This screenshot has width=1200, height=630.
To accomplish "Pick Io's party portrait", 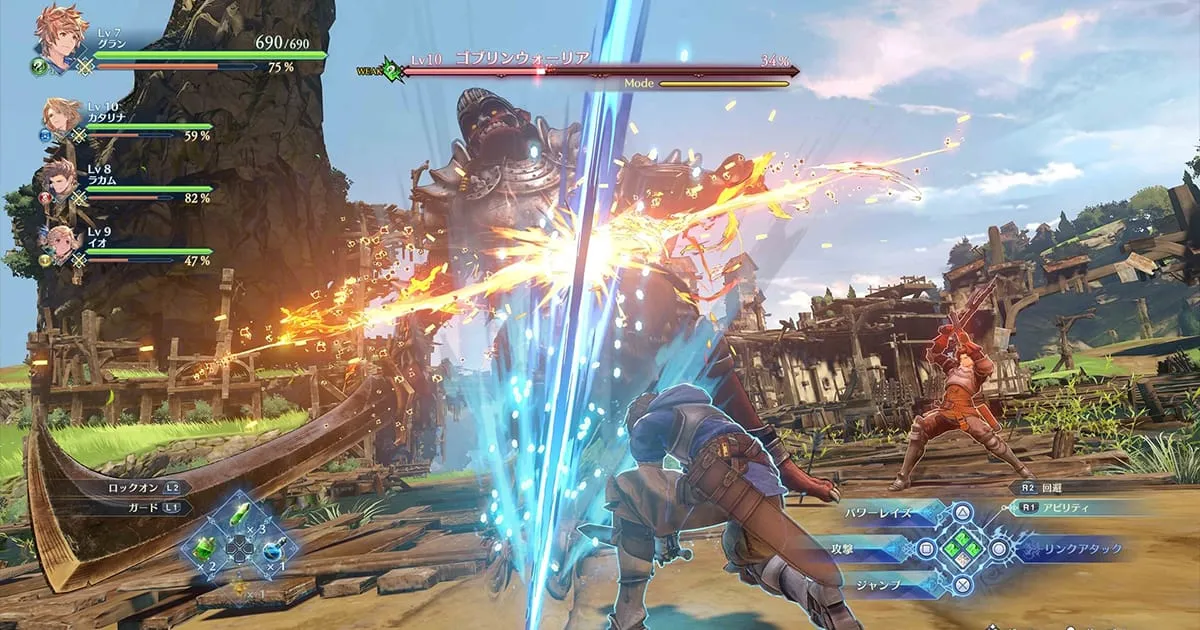I will pyautogui.click(x=61, y=243).
